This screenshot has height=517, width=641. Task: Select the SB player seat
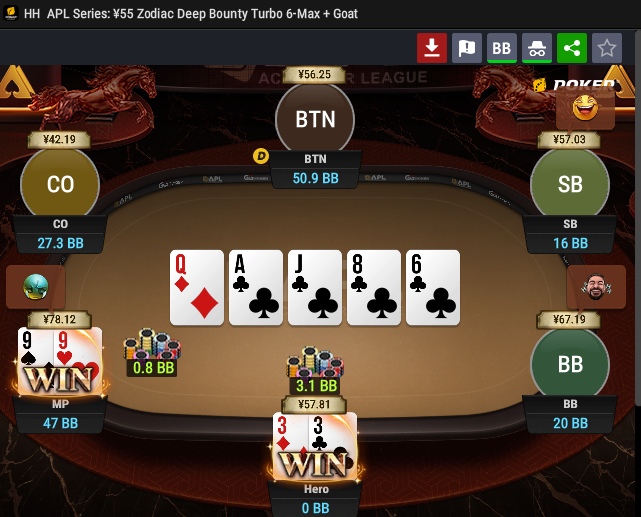click(570, 185)
